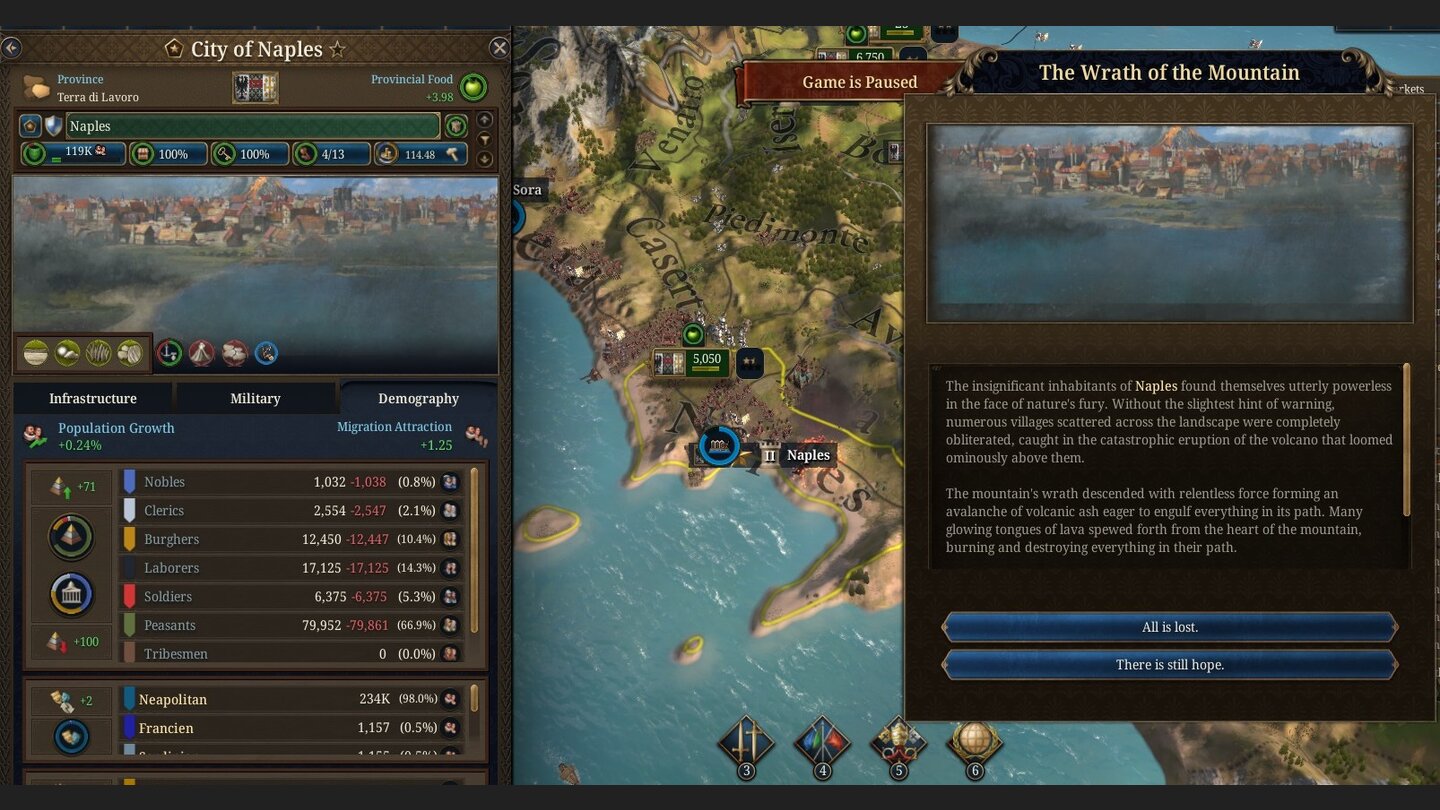The height and width of the screenshot is (810, 1440).
Task: Expand the Soldiers pop details via row icon
Action: click(451, 597)
